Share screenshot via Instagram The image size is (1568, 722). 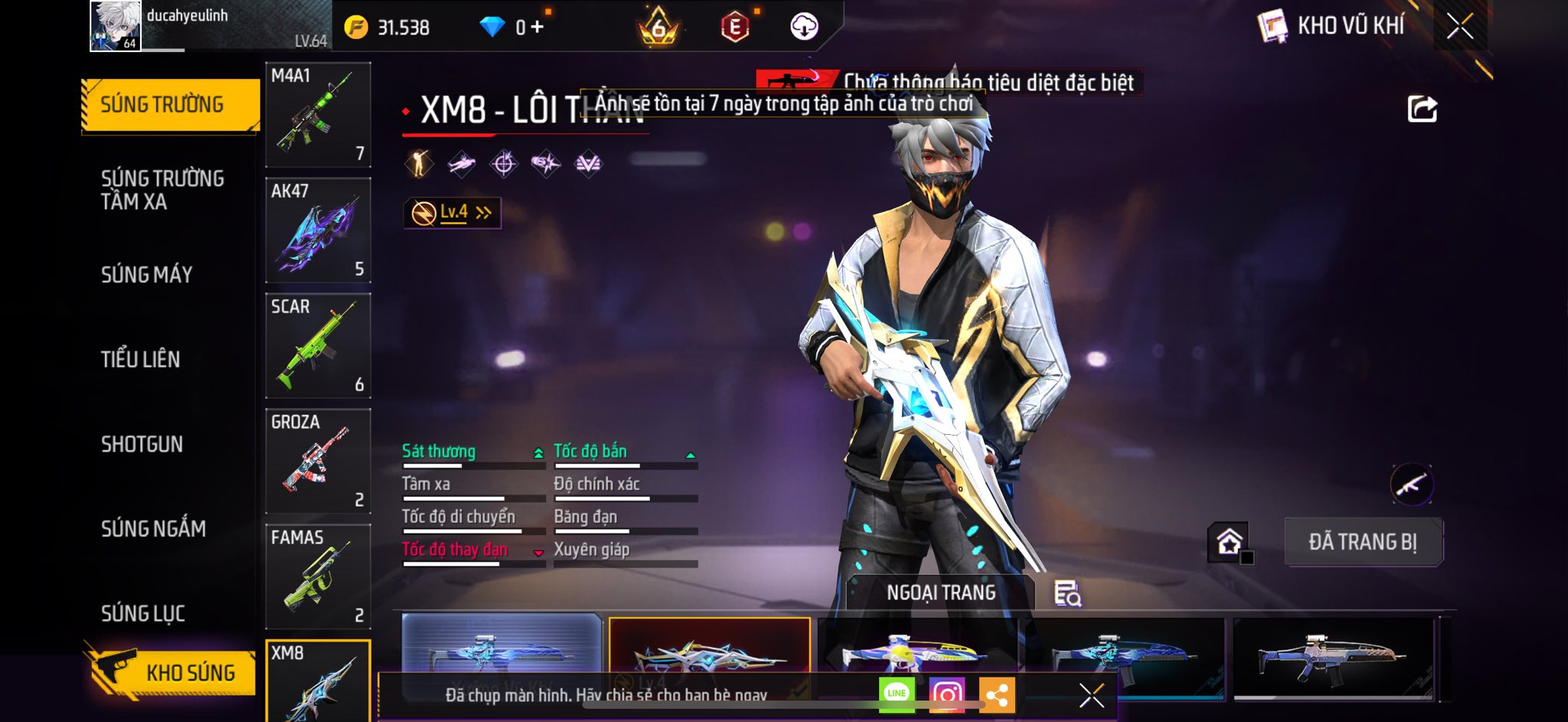pos(946,694)
